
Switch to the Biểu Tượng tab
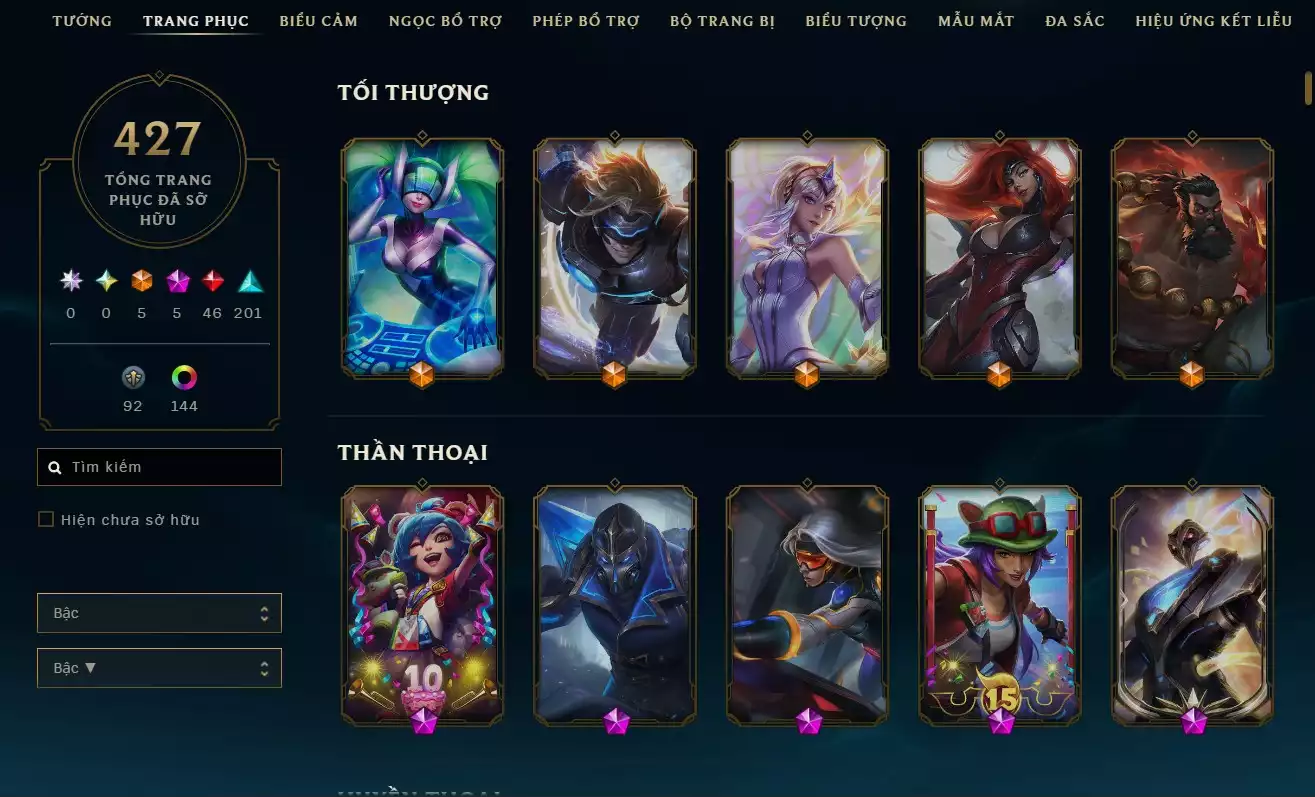click(856, 21)
